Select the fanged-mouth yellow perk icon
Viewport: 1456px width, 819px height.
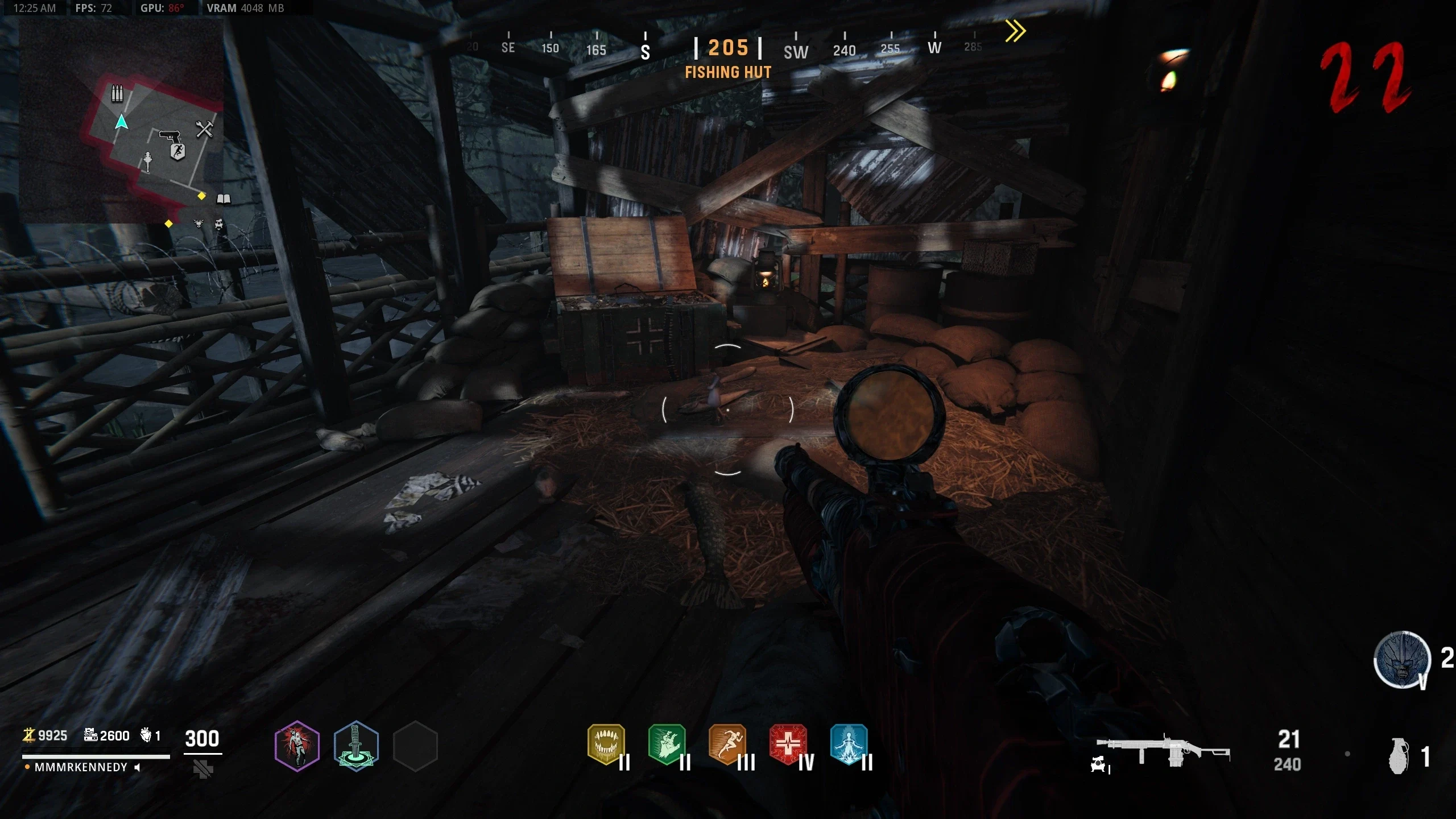point(606,744)
